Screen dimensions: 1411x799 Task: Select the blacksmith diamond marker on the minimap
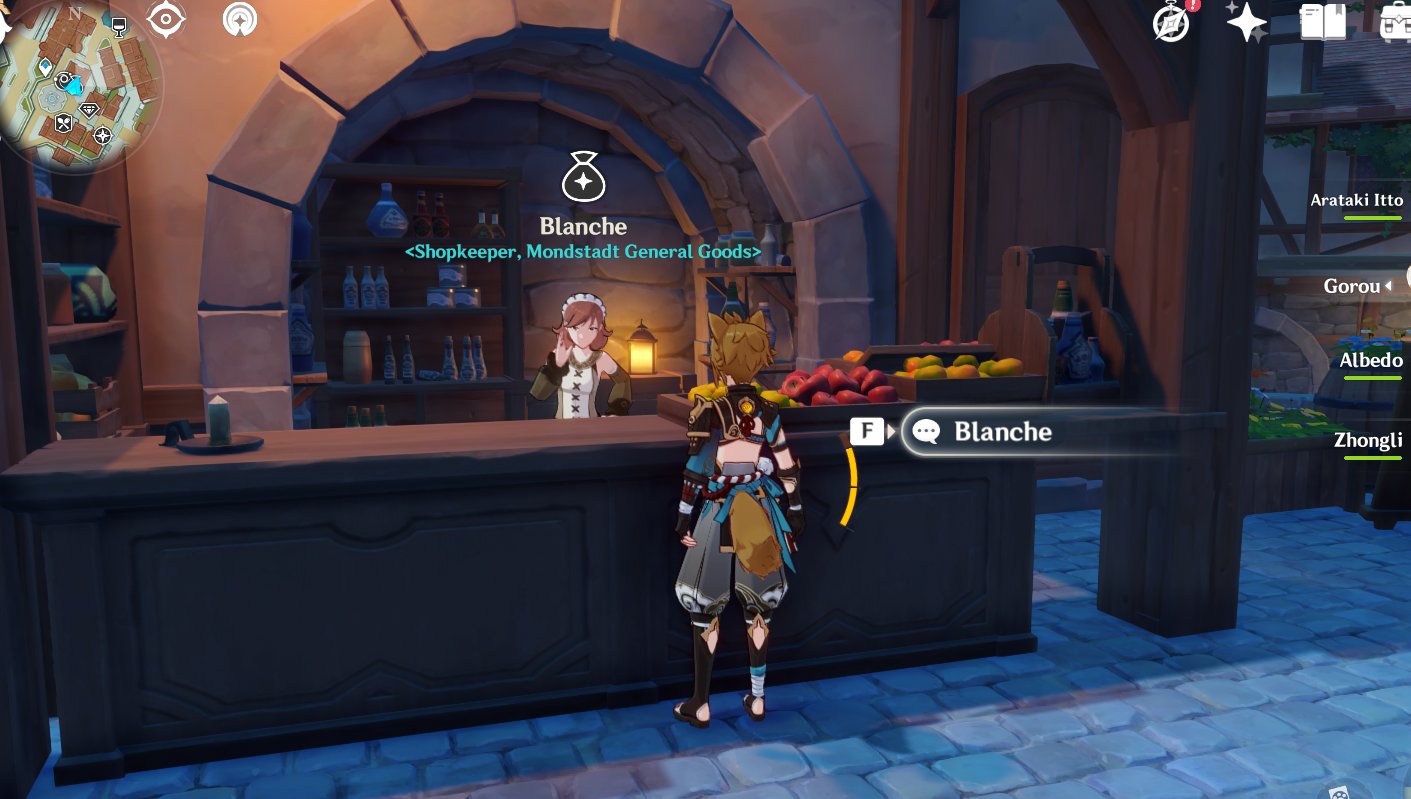click(x=88, y=110)
